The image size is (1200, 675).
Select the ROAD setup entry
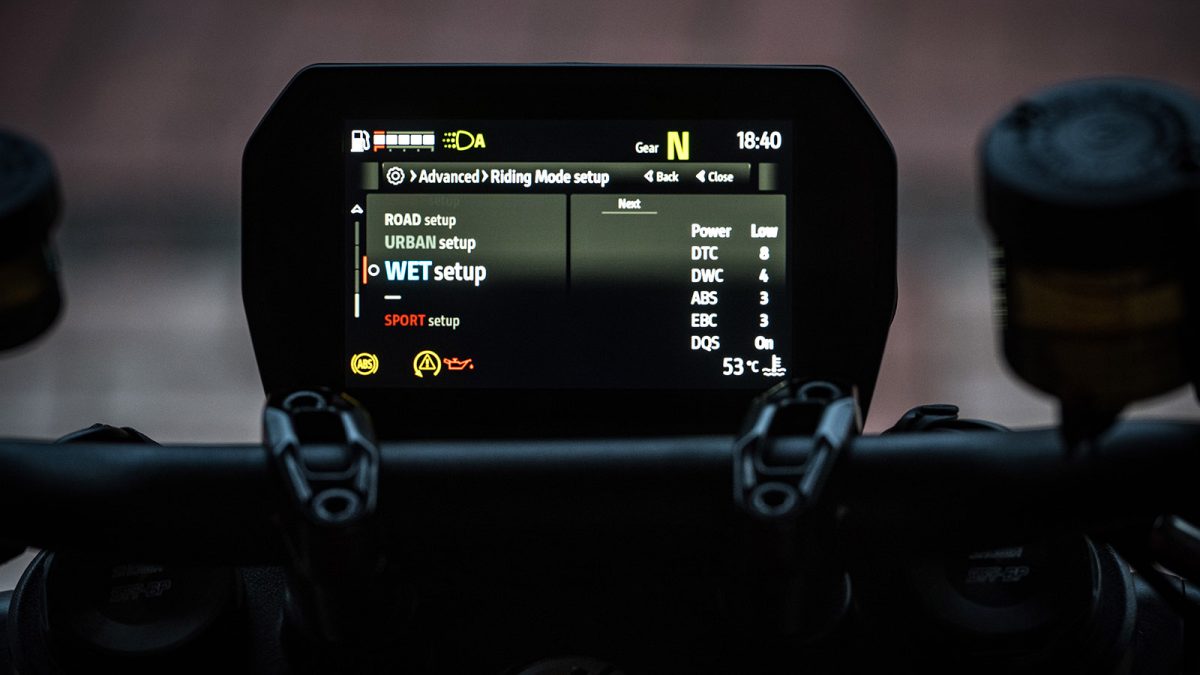click(420, 220)
